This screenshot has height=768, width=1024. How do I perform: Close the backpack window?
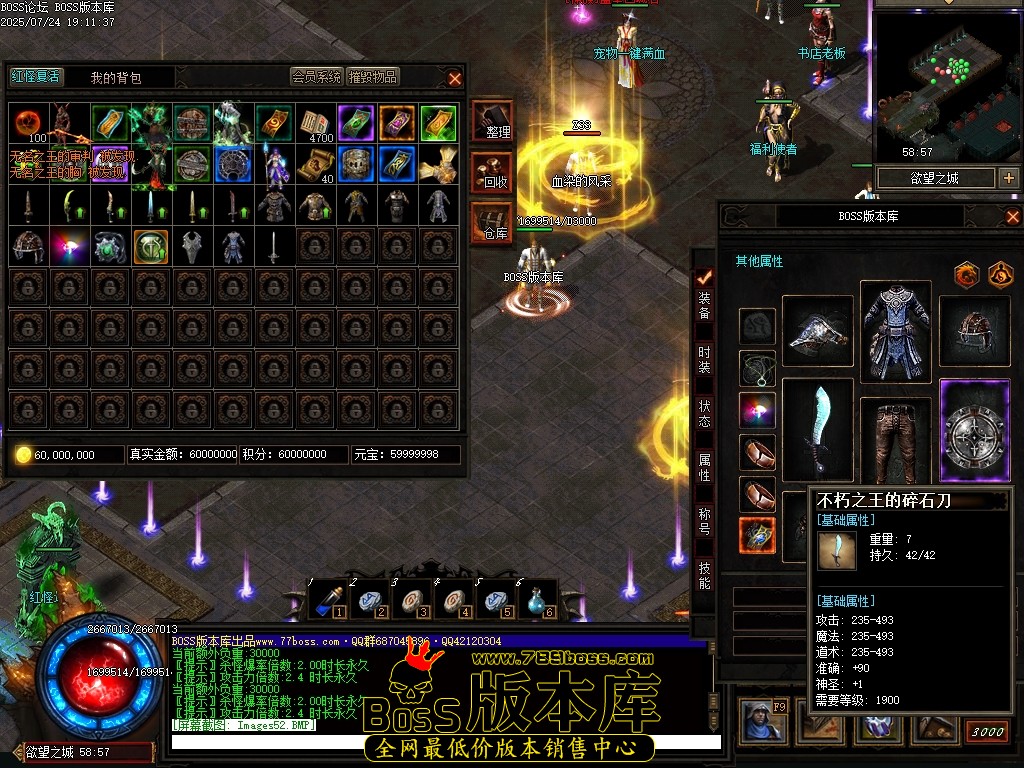(455, 77)
